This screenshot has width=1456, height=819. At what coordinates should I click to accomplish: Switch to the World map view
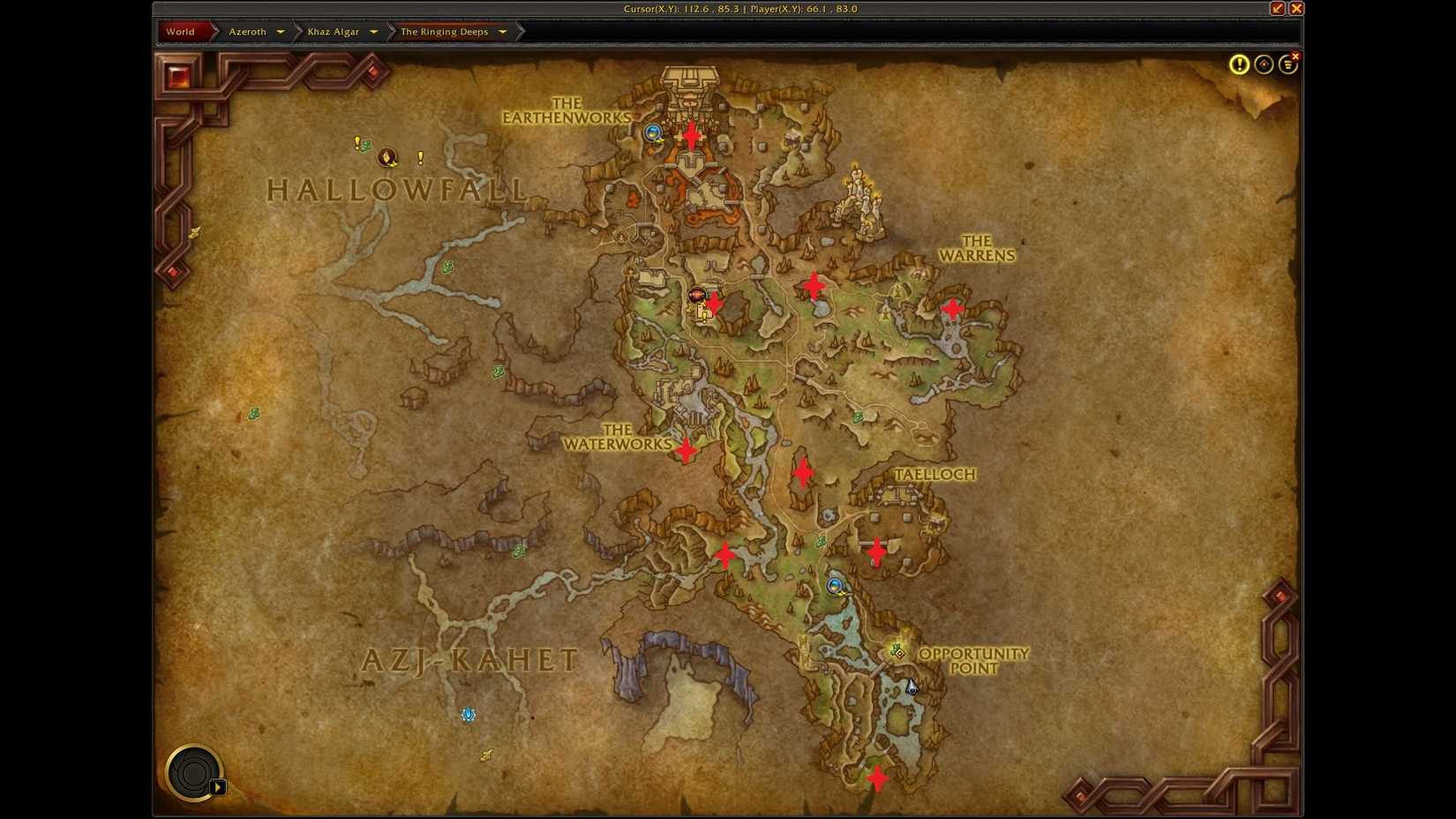coord(181,31)
